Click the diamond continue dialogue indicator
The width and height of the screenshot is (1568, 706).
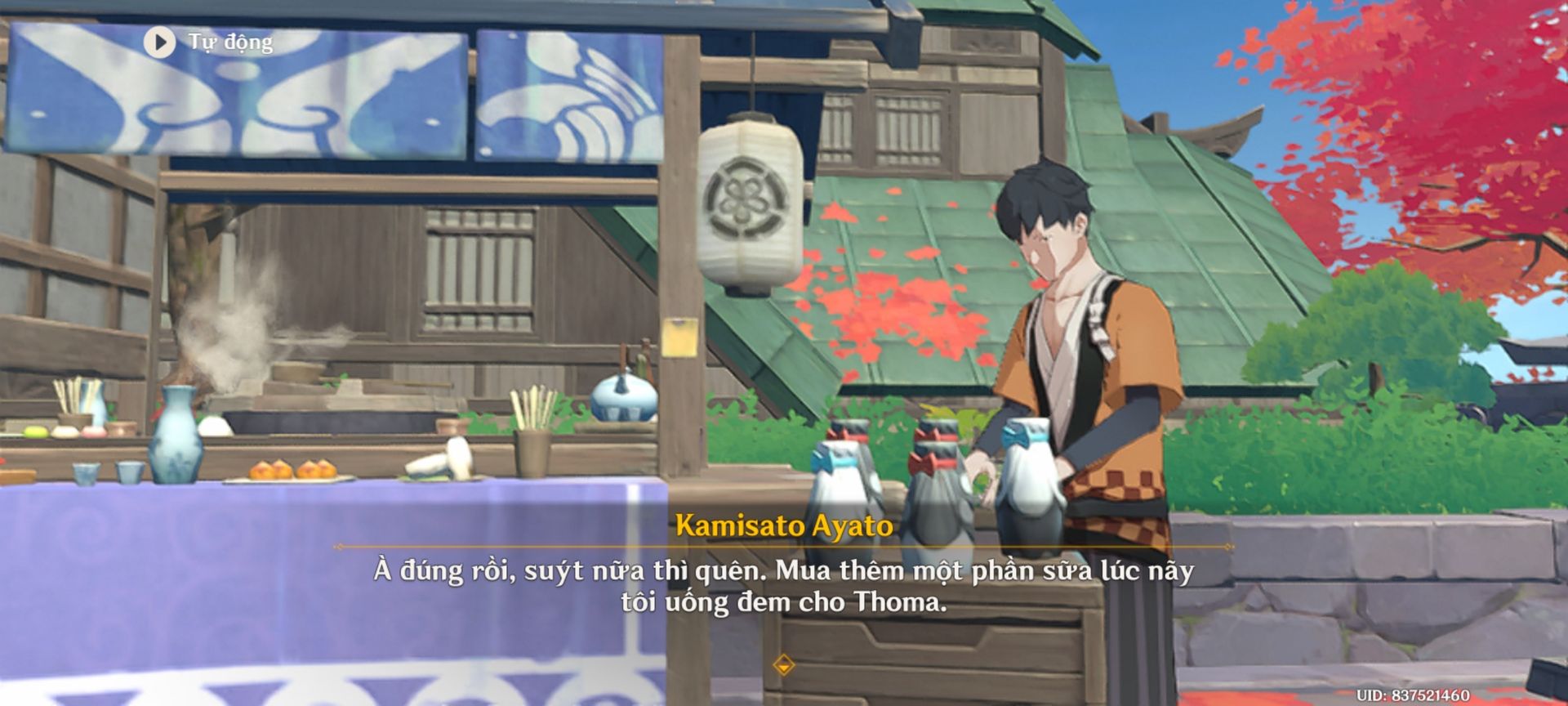[783, 664]
